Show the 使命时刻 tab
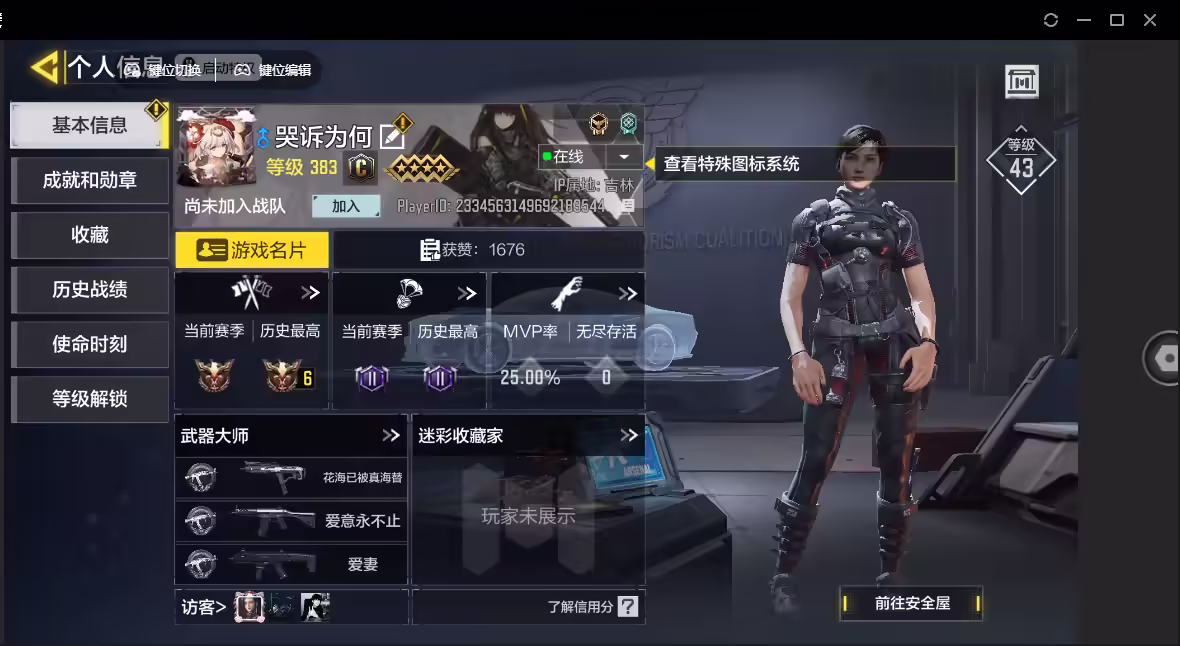The image size is (1180, 646). (x=89, y=344)
